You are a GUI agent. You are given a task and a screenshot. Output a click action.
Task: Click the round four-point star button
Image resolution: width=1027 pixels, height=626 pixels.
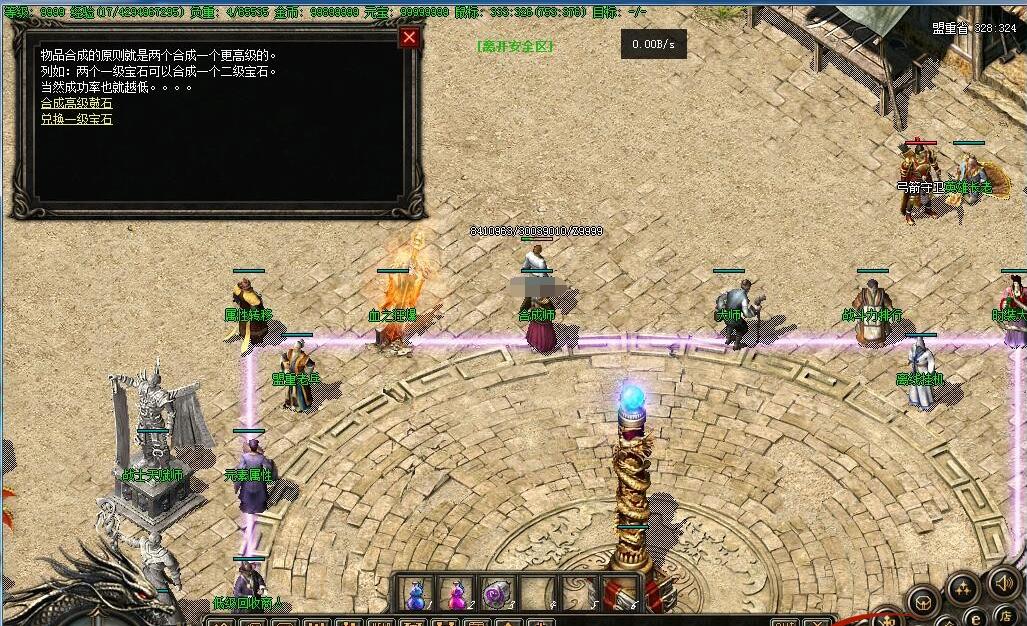pos(963,588)
